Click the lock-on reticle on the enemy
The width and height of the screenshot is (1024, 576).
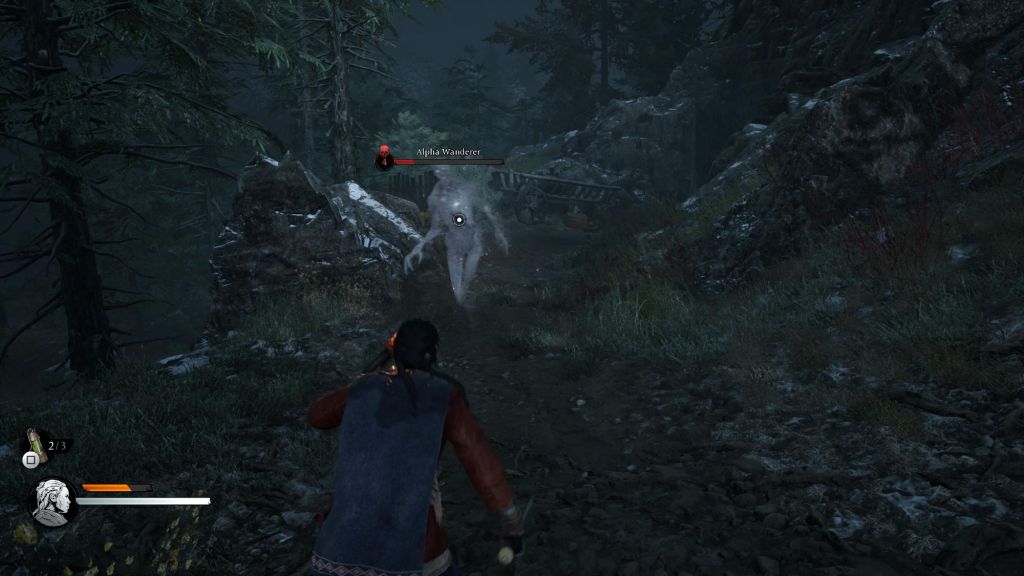click(x=459, y=219)
